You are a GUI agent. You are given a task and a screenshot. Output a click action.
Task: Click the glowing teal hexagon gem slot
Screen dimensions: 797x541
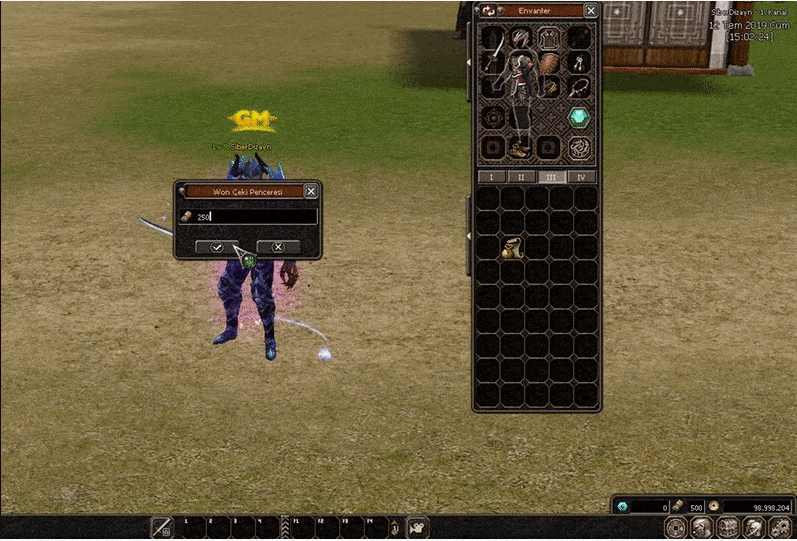580,118
